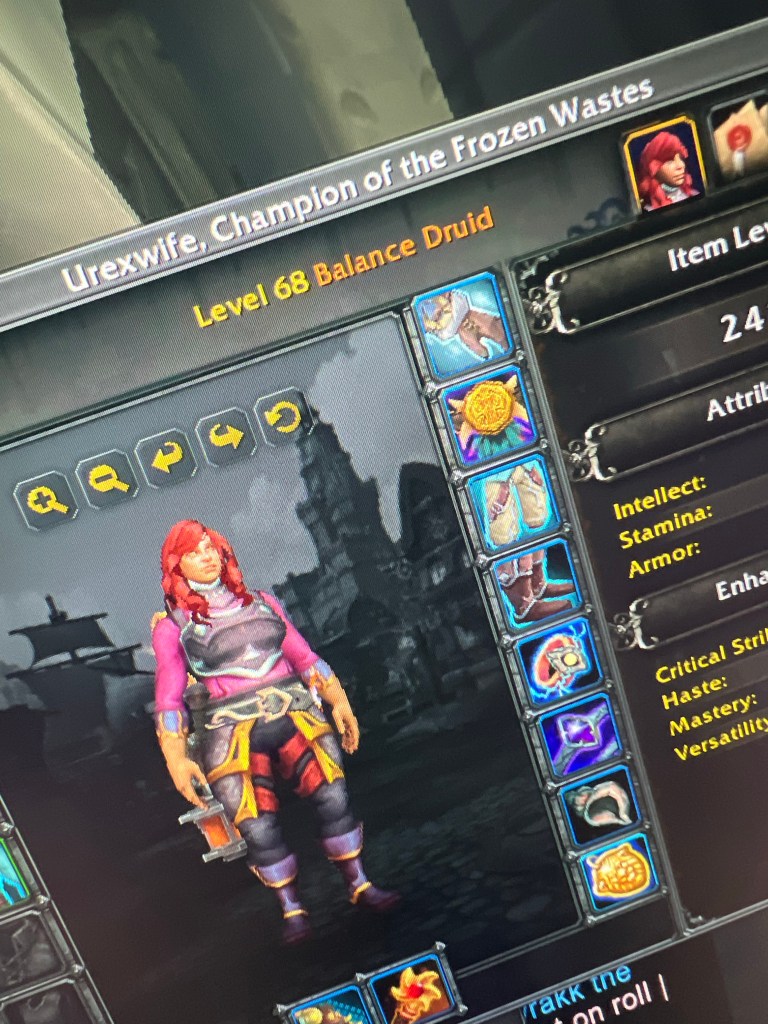Select the golden flower off-hand slot
Image resolution: width=768 pixels, height=1024 pixels.
click(x=413, y=990)
